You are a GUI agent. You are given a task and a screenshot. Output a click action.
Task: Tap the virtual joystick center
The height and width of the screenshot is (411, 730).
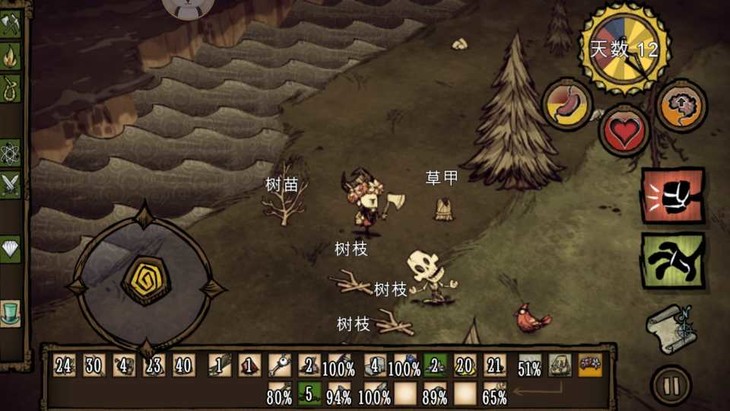[144, 281]
